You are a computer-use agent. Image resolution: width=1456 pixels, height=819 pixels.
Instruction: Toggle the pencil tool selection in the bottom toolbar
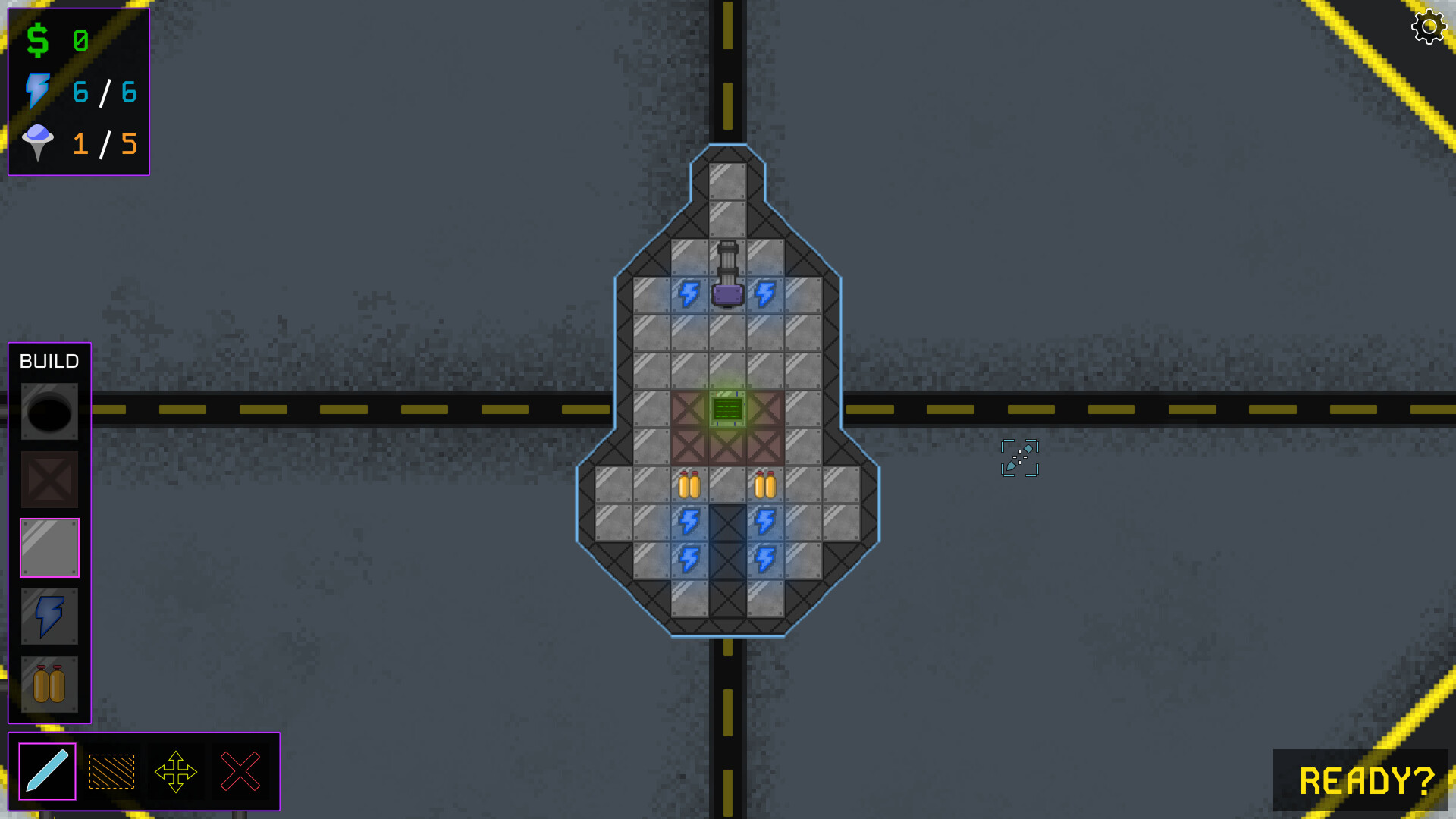click(x=45, y=771)
